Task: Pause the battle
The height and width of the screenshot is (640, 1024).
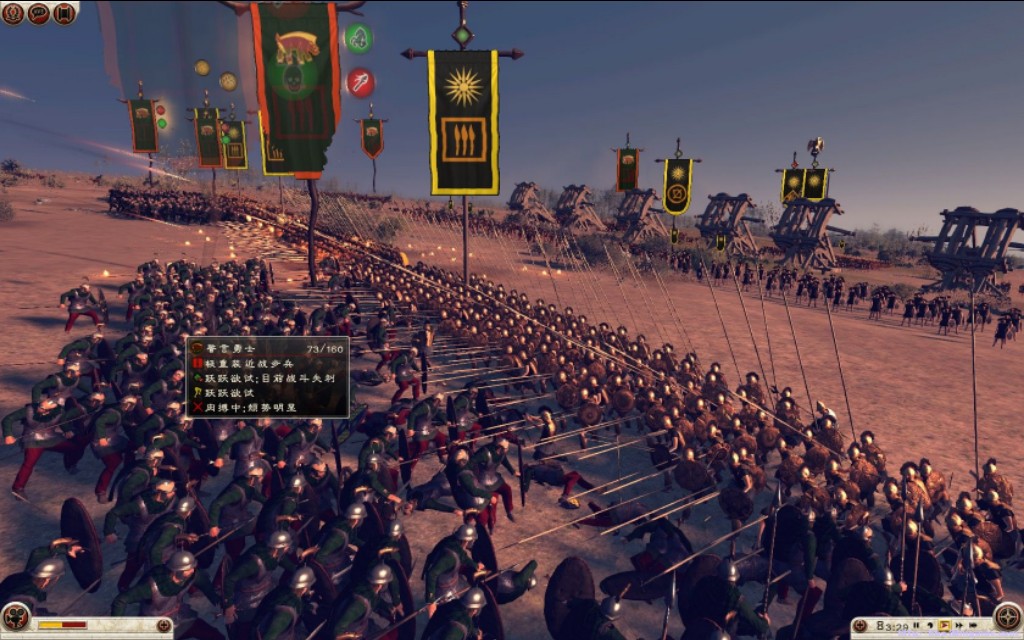Action: pos(918,626)
